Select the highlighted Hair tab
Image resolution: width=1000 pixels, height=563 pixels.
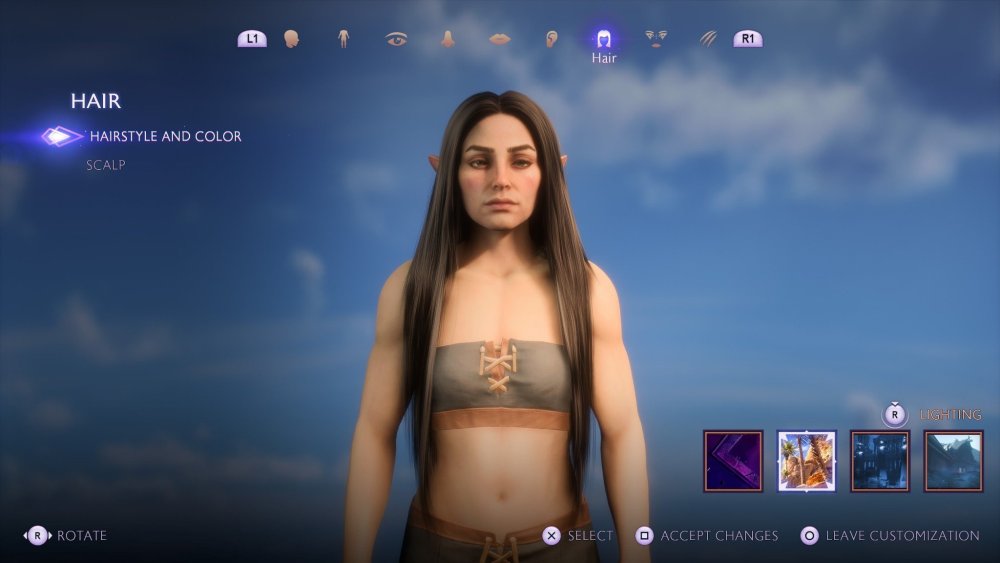(x=604, y=40)
